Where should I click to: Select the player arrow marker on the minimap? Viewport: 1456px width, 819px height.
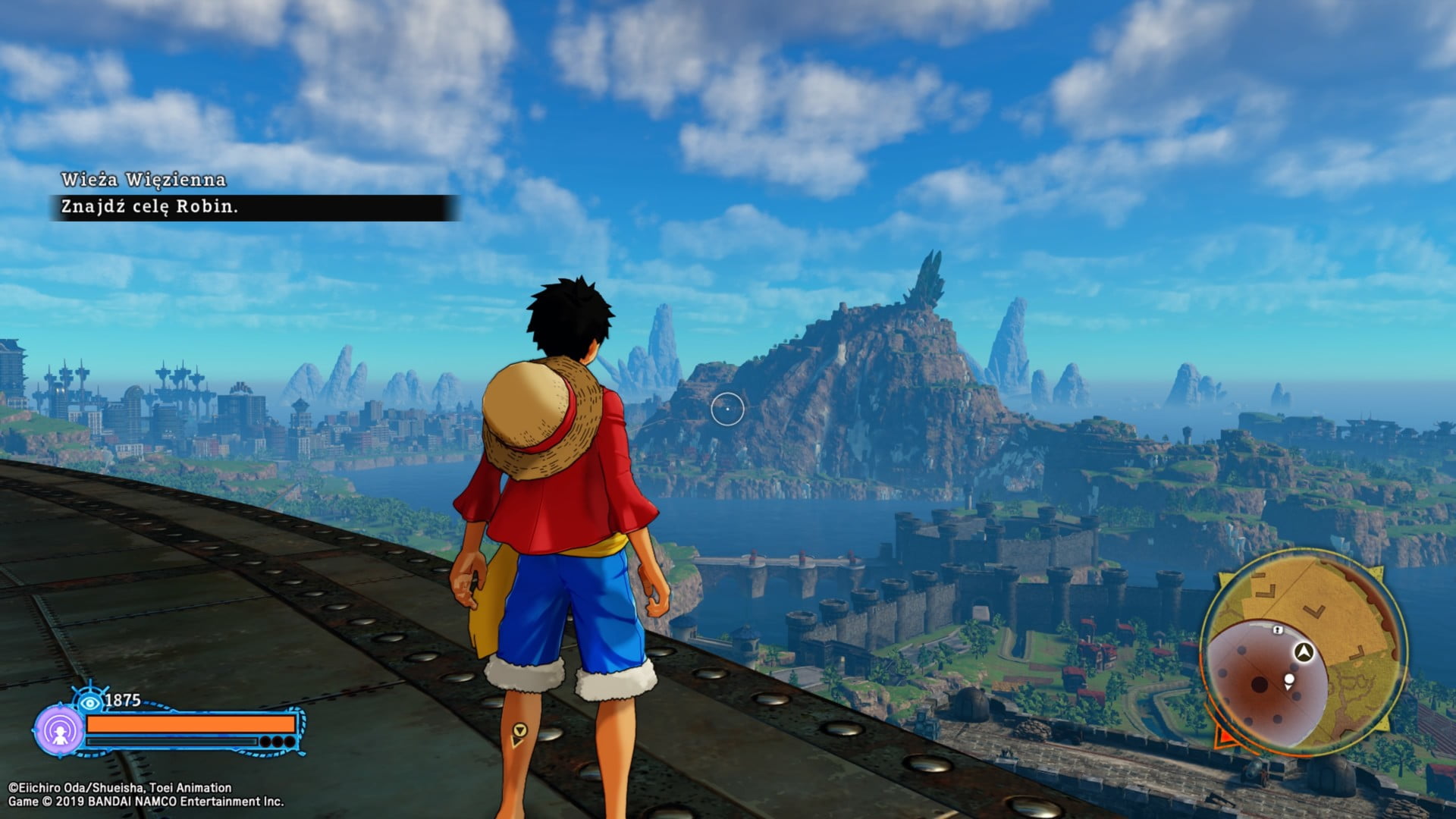click(x=1304, y=651)
